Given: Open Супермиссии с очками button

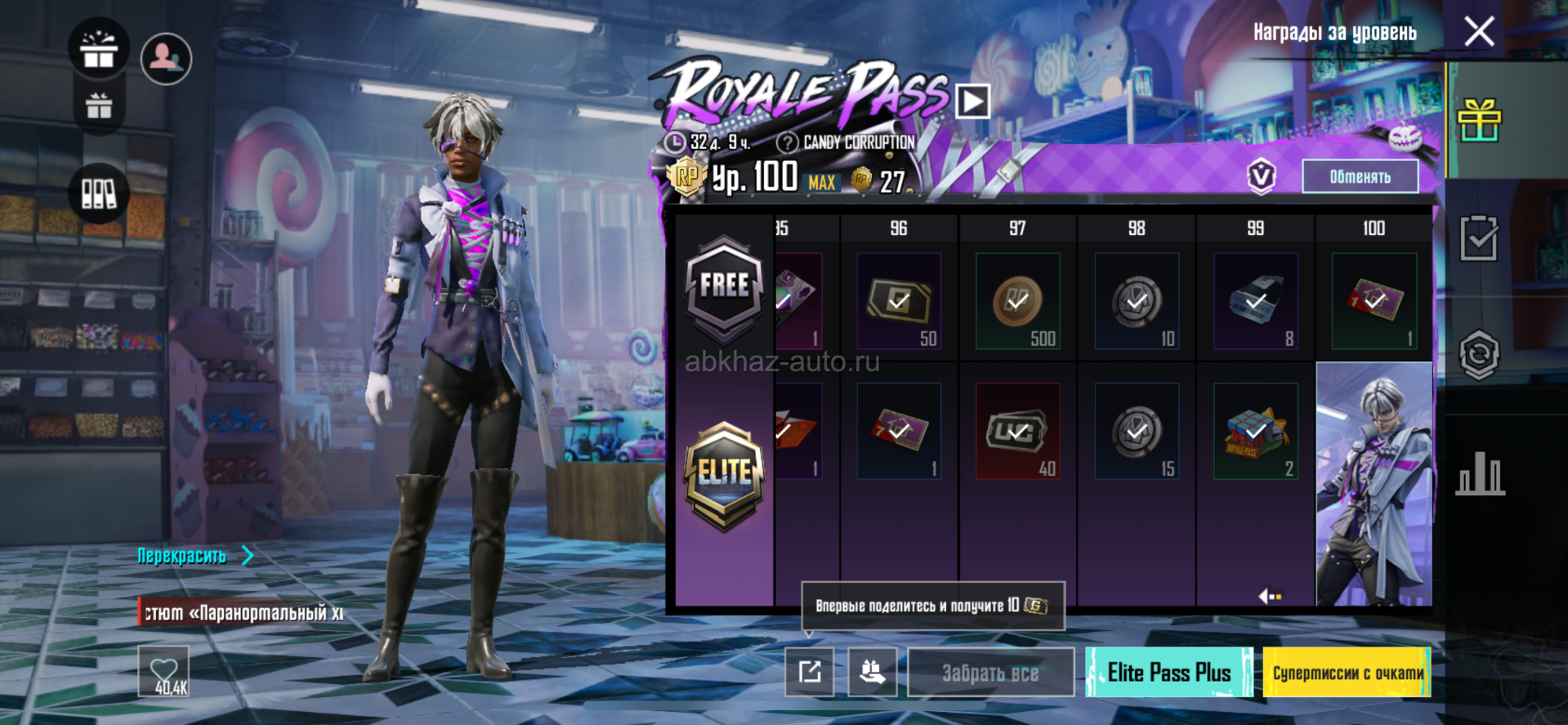Looking at the screenshot, I should pos(1347,673).
